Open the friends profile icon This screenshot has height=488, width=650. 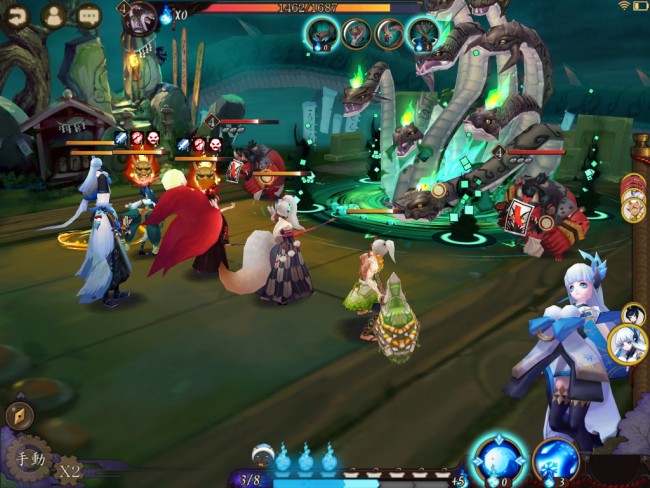52,15
